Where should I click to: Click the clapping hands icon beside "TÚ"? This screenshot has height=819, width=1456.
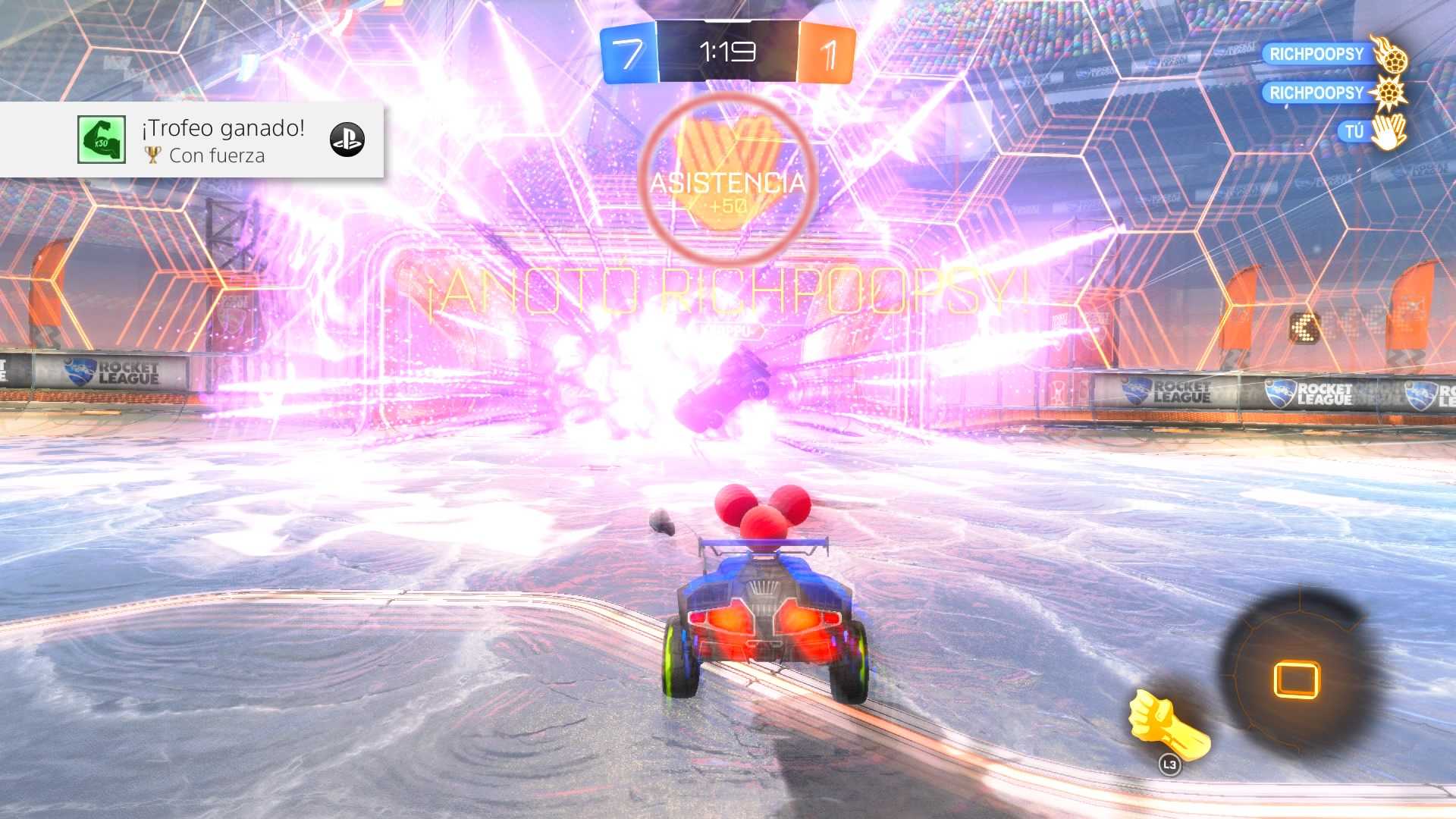pyautogui.click(x=1389, y=132)
